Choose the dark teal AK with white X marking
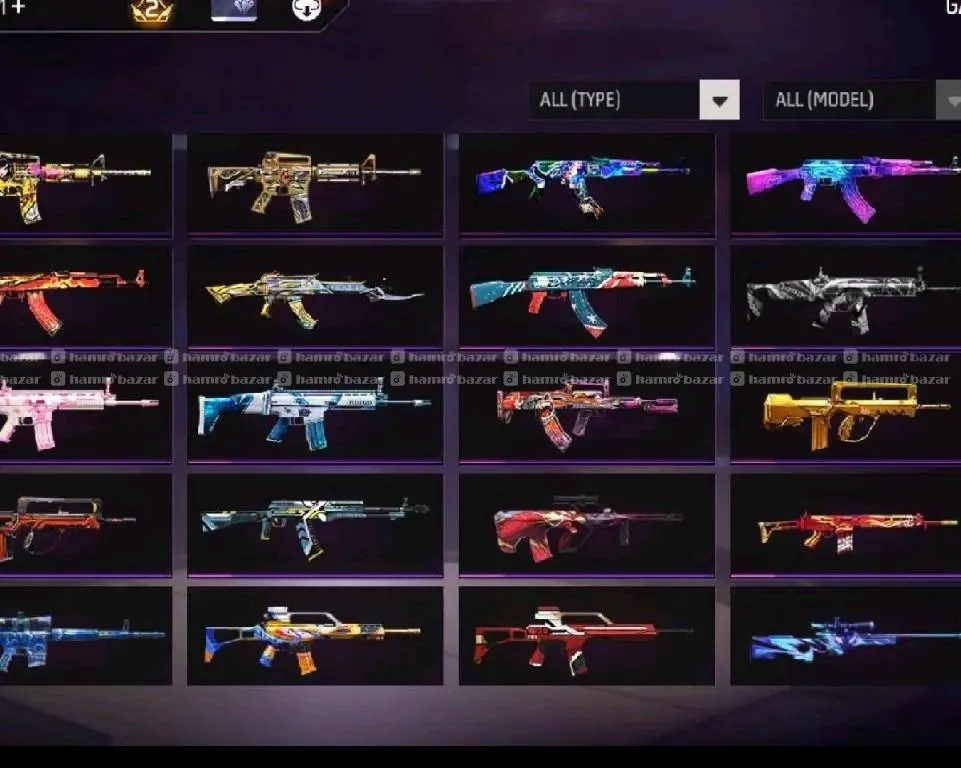961x768 pixels. pyautogui.click(x=314, y=524)
